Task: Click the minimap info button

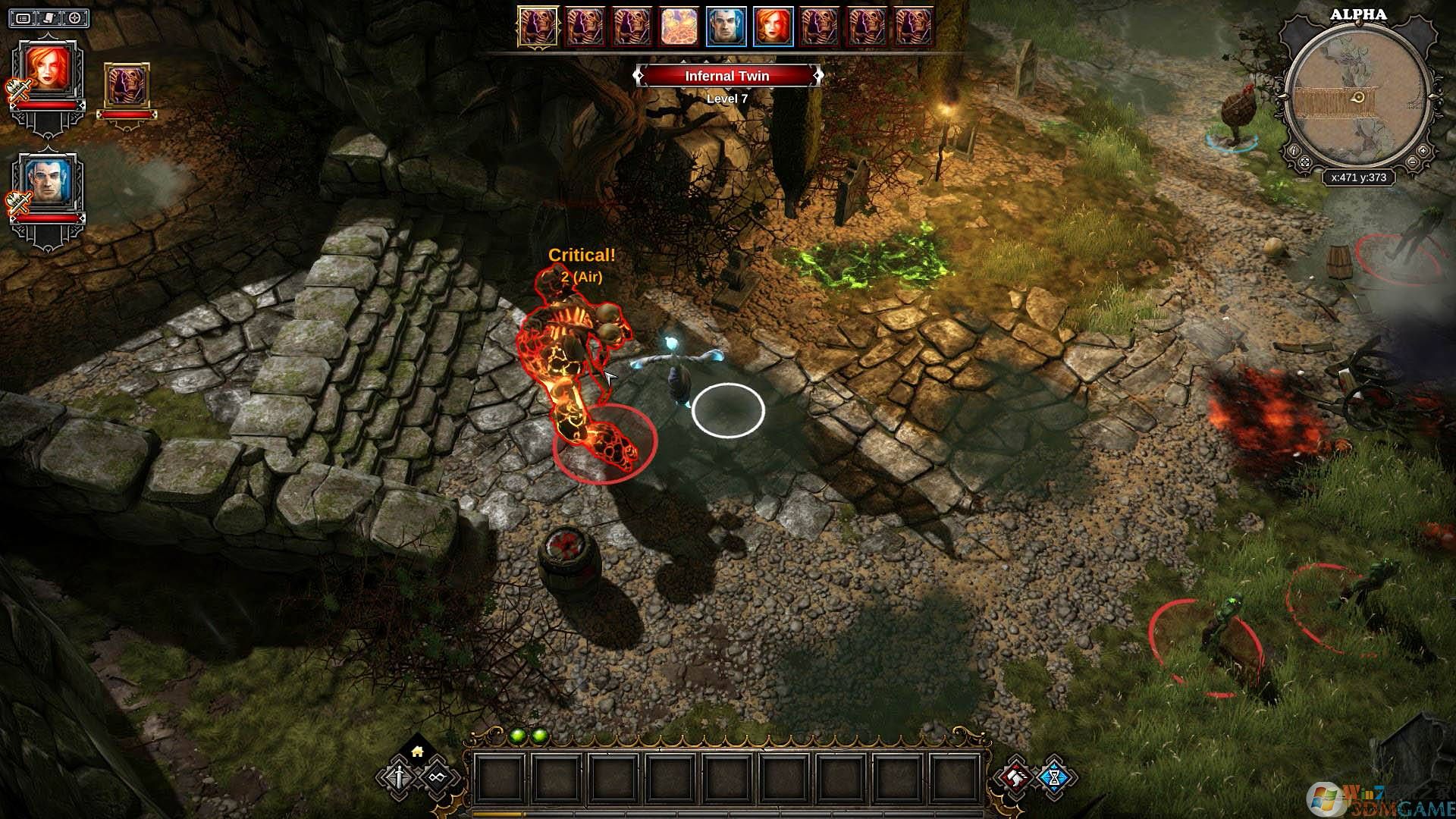Action: click(1294, 150)
